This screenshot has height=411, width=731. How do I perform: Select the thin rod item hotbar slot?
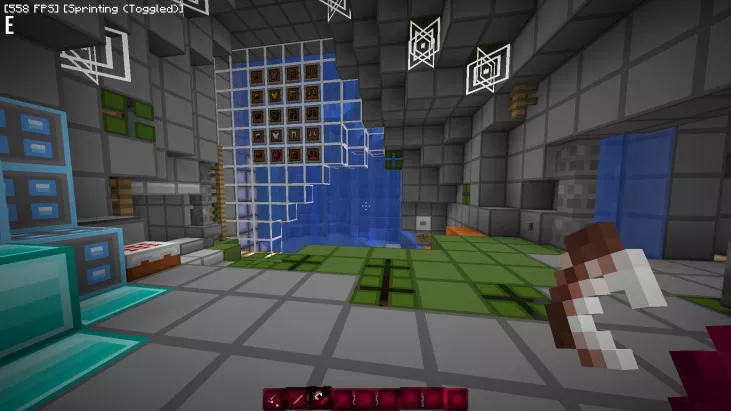point(297,400)
